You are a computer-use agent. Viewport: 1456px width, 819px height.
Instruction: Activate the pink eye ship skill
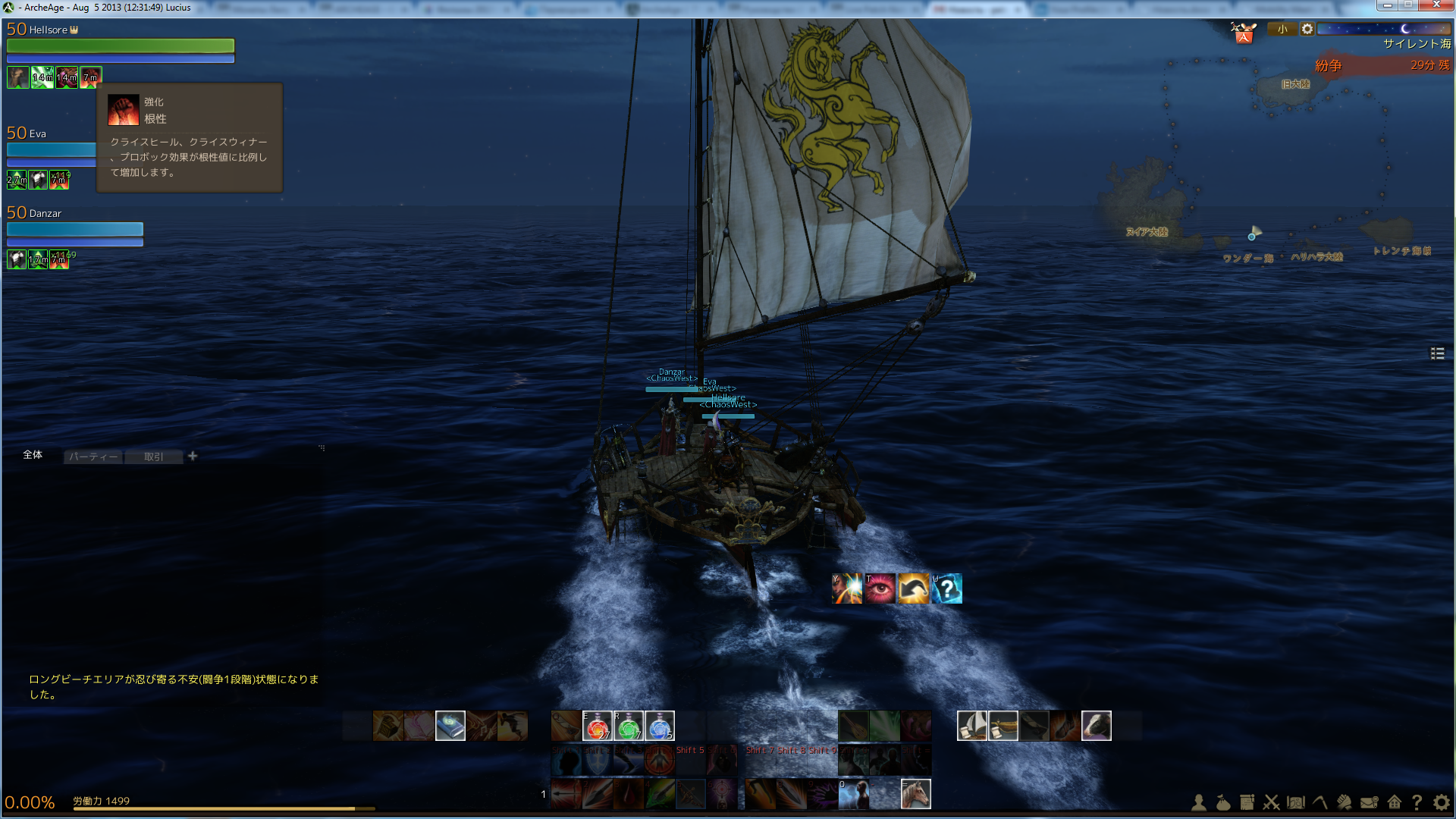pyautogui.click(x=880, y=588)
